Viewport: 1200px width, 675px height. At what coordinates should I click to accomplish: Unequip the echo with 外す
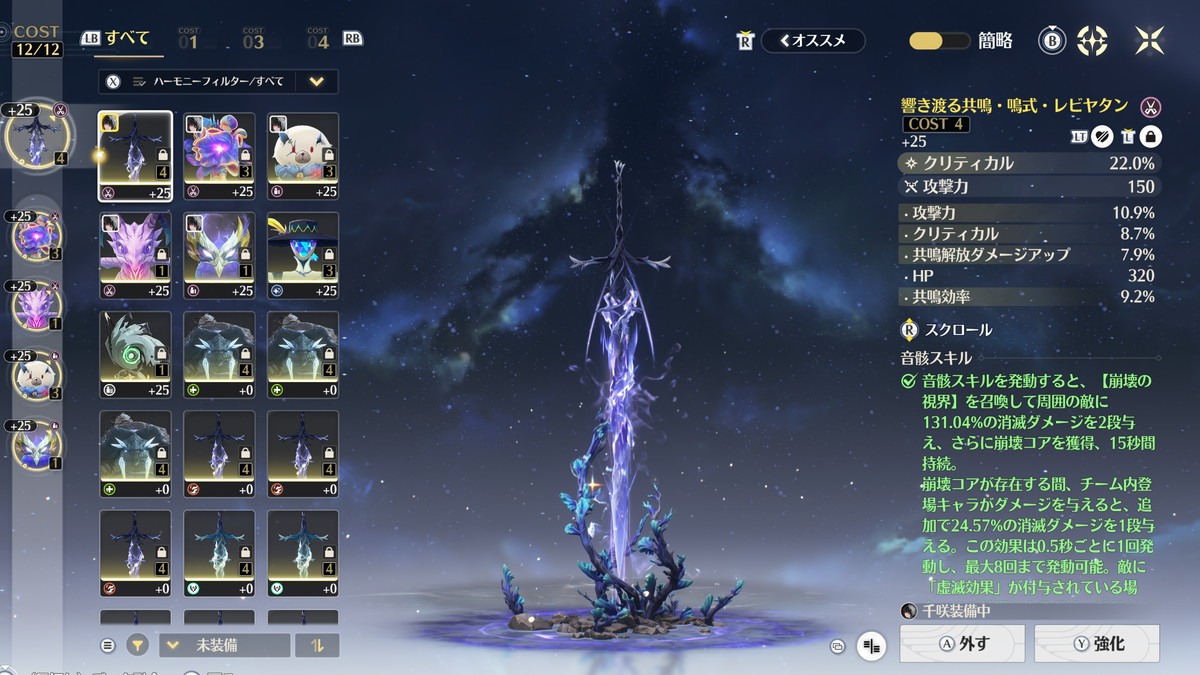[962, 644]
